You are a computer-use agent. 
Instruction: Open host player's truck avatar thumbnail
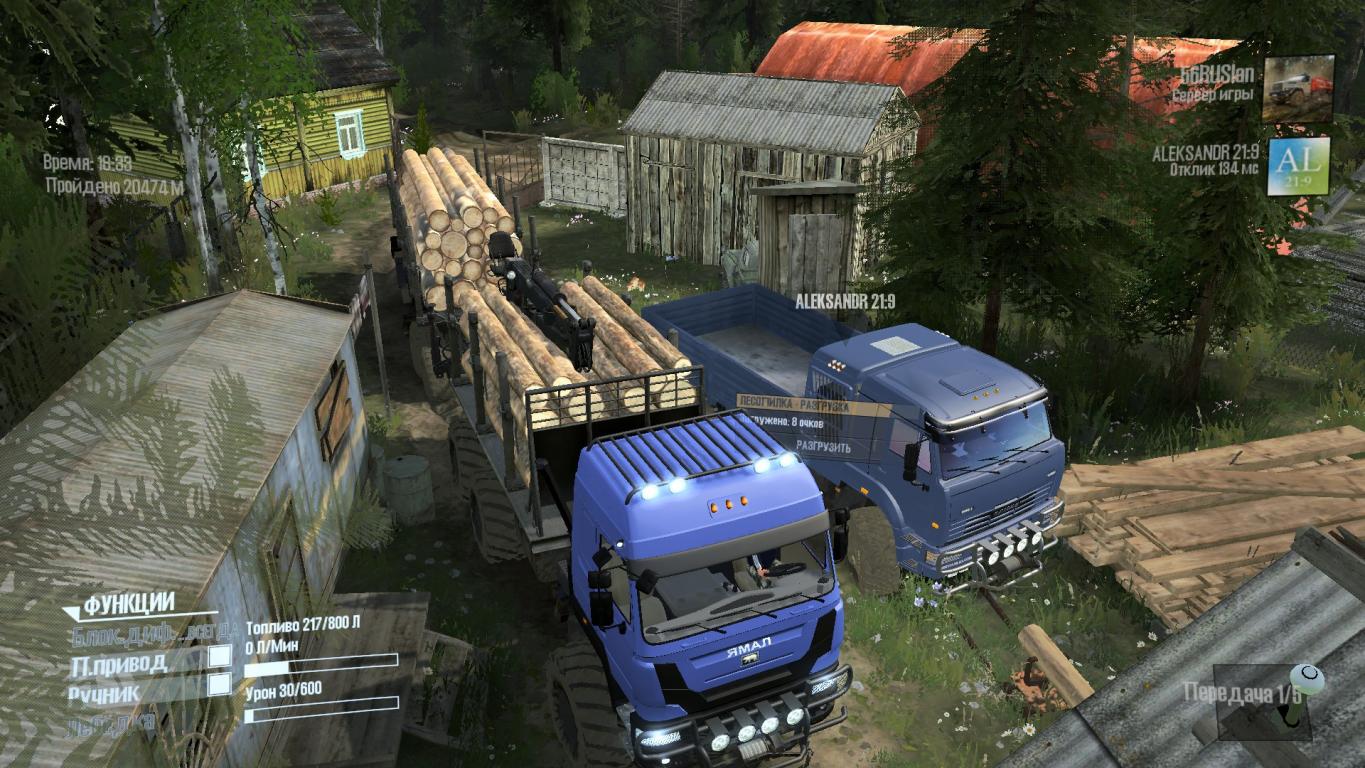pyautogui.click(x=1298, y=89)
